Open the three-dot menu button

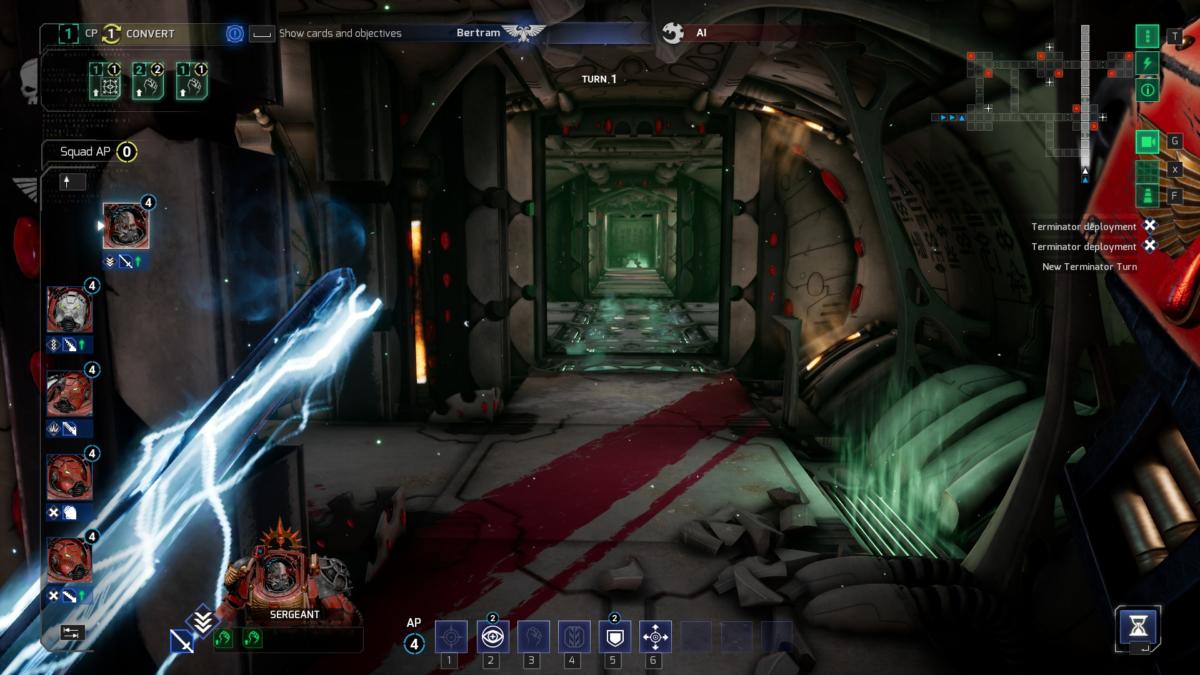click(x=1147, y=36)
